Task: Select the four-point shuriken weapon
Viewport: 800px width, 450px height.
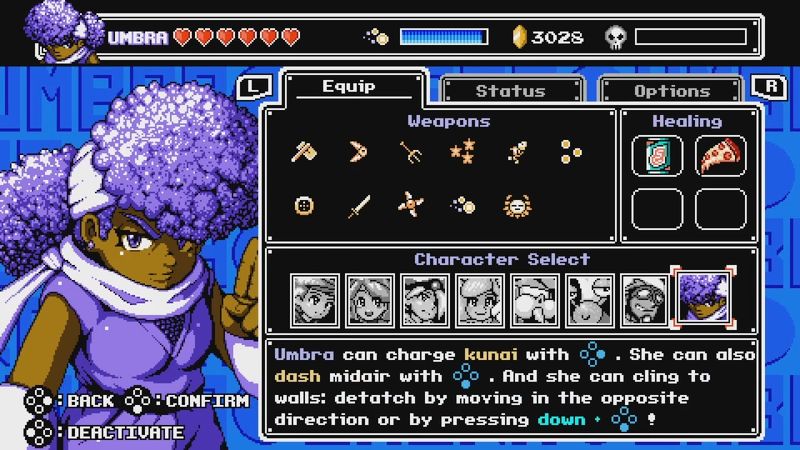Action: (410, 206)
